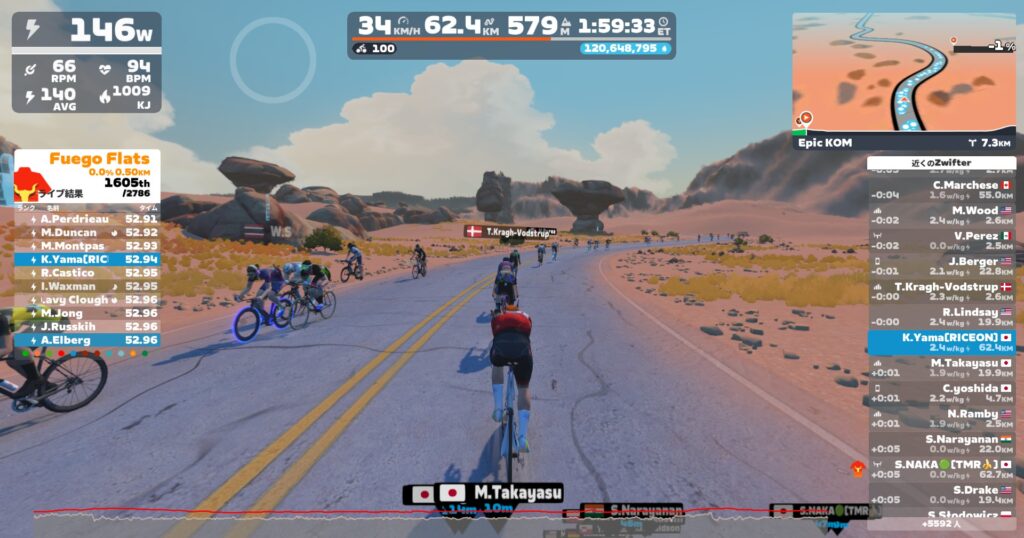Screen dimensions: 1024x538
Task: Choose S.Narayanan in the nearby riders list
Action: (941, 444)
